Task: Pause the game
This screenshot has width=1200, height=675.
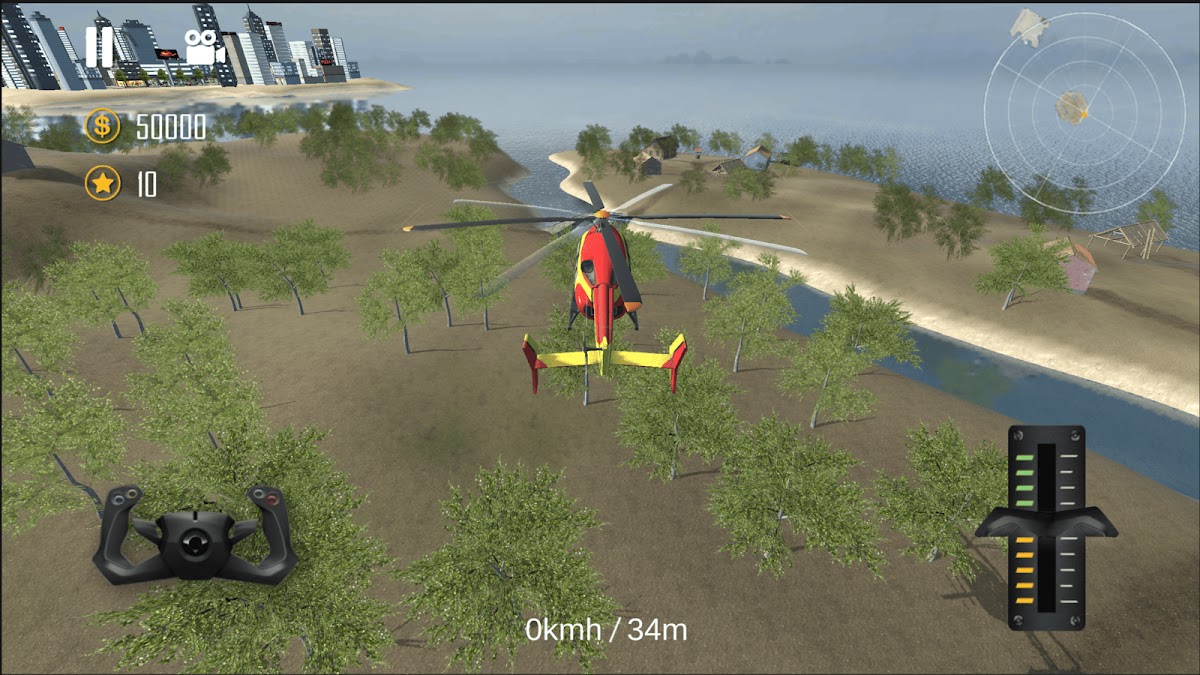Action: click(99, 47)
